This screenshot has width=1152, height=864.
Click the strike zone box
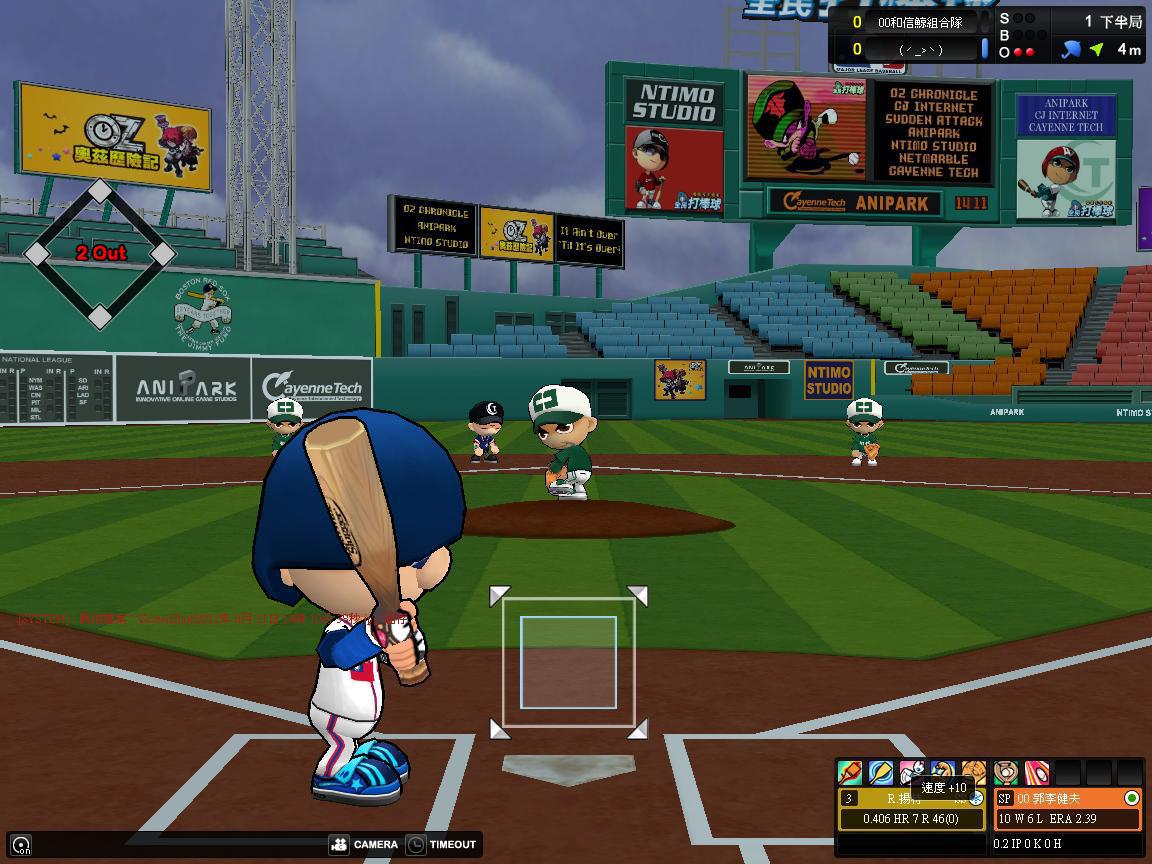click(x=568, y=663)
